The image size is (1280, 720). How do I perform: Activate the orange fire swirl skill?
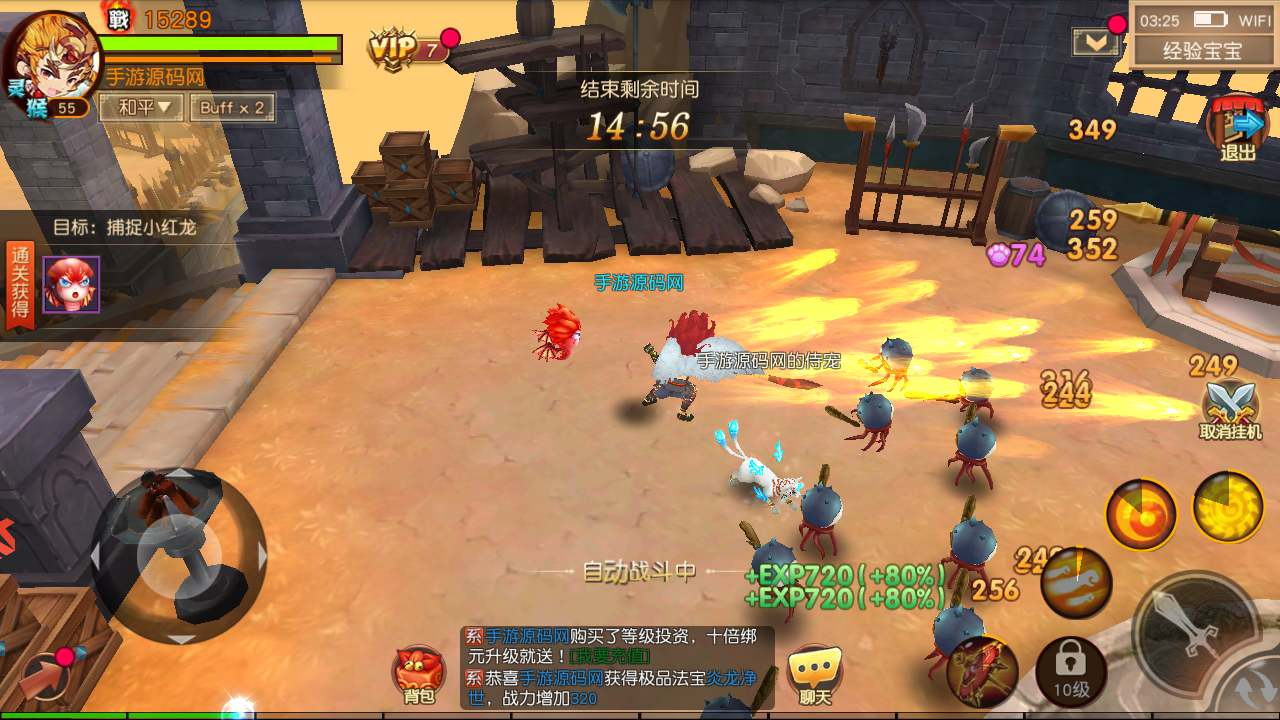point(1140,515)
